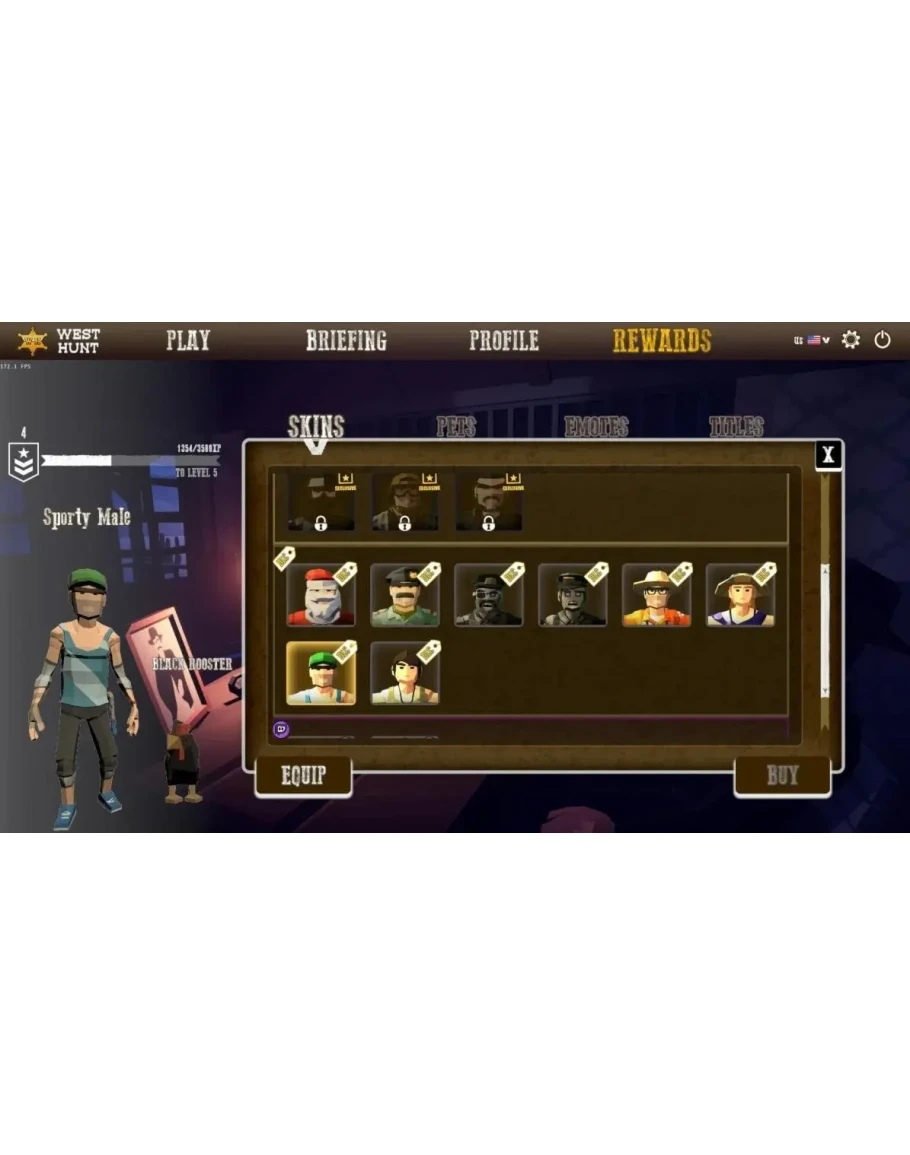
Task: Pick the eyepatch bandit skin
Action: (x=489, y=596)
